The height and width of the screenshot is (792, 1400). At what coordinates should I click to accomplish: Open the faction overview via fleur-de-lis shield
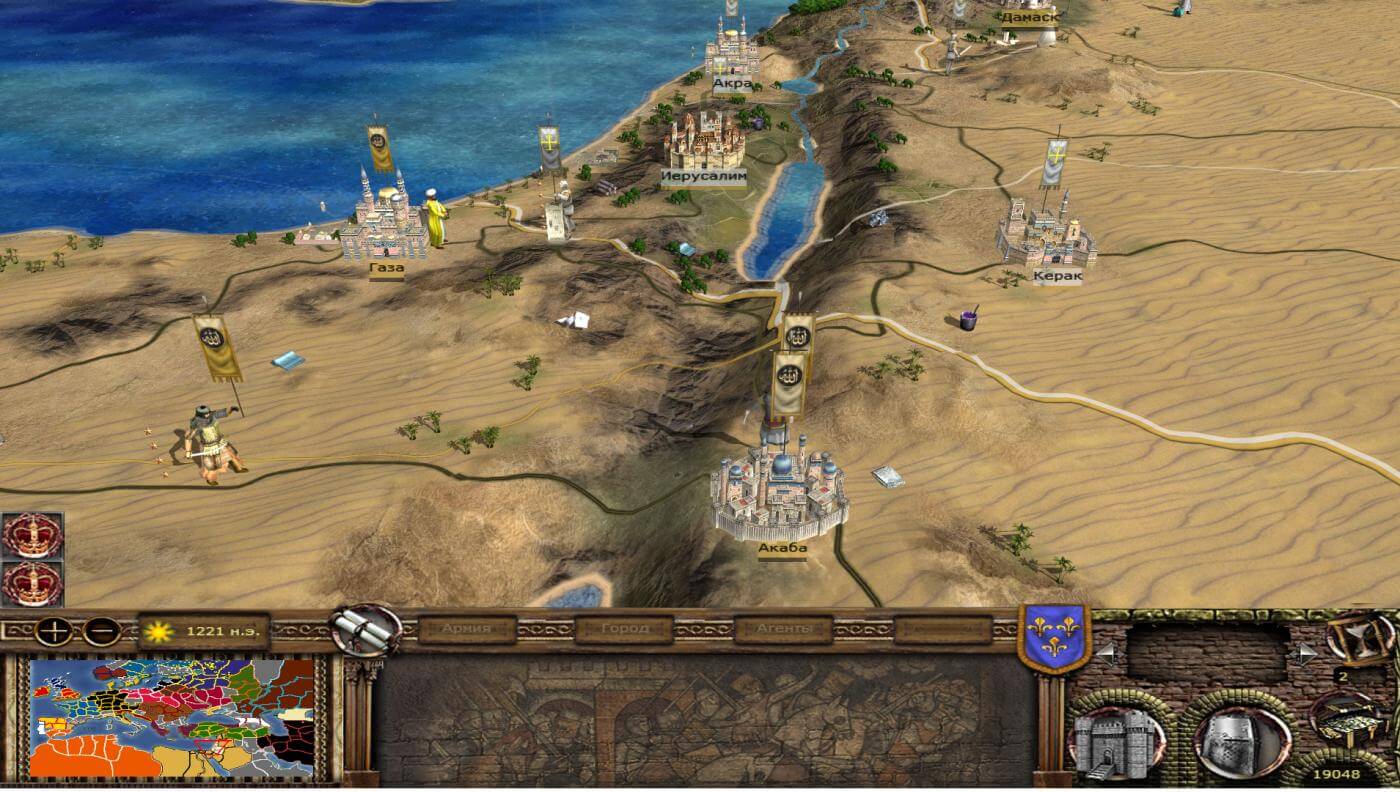click(1053, 635)
